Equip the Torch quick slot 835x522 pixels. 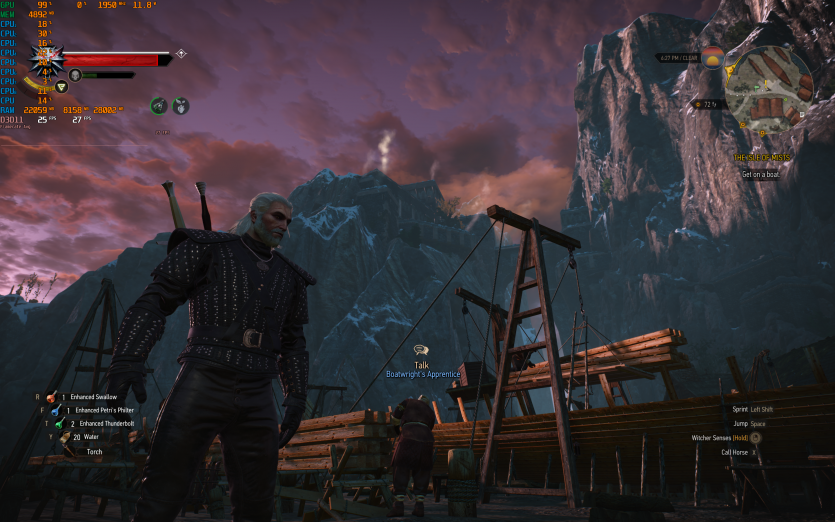click(68, 451)
